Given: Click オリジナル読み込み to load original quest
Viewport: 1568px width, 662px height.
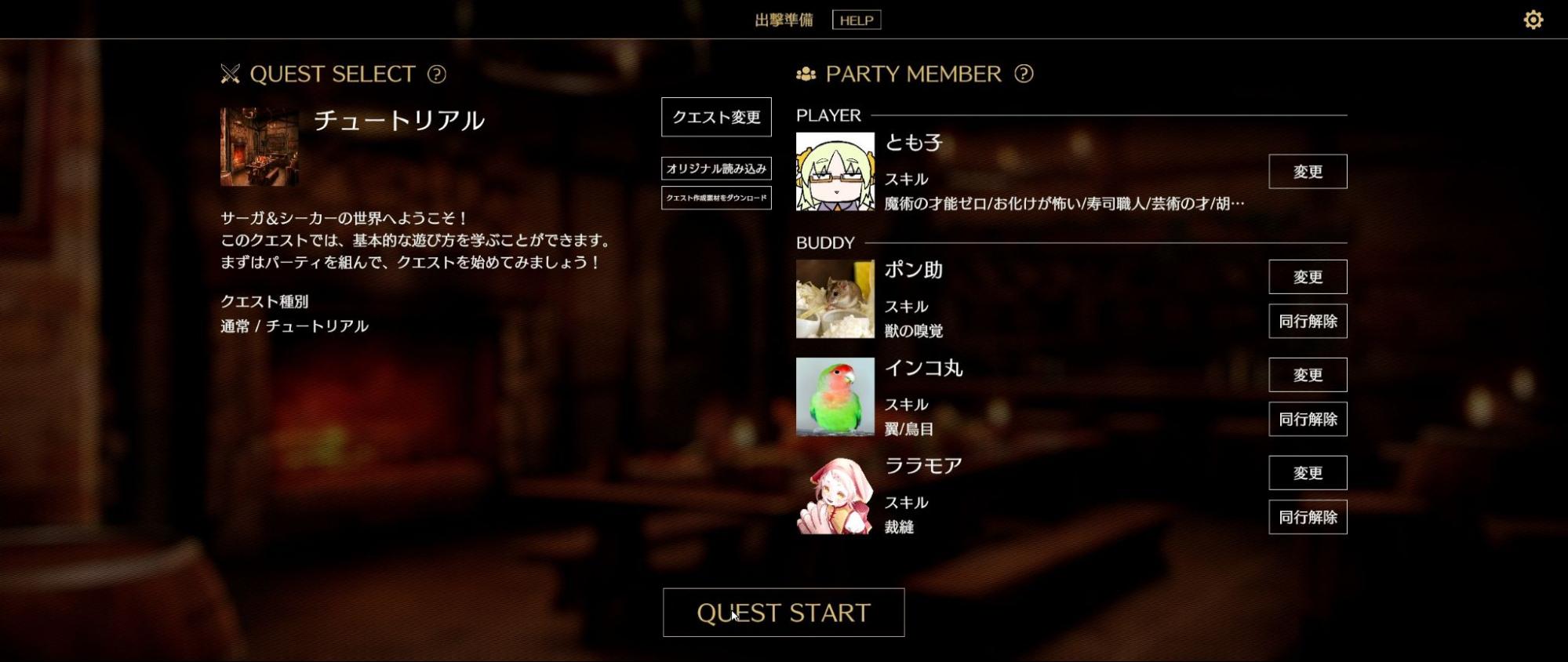Looking at the screenshot, I should tap(715, 168).
